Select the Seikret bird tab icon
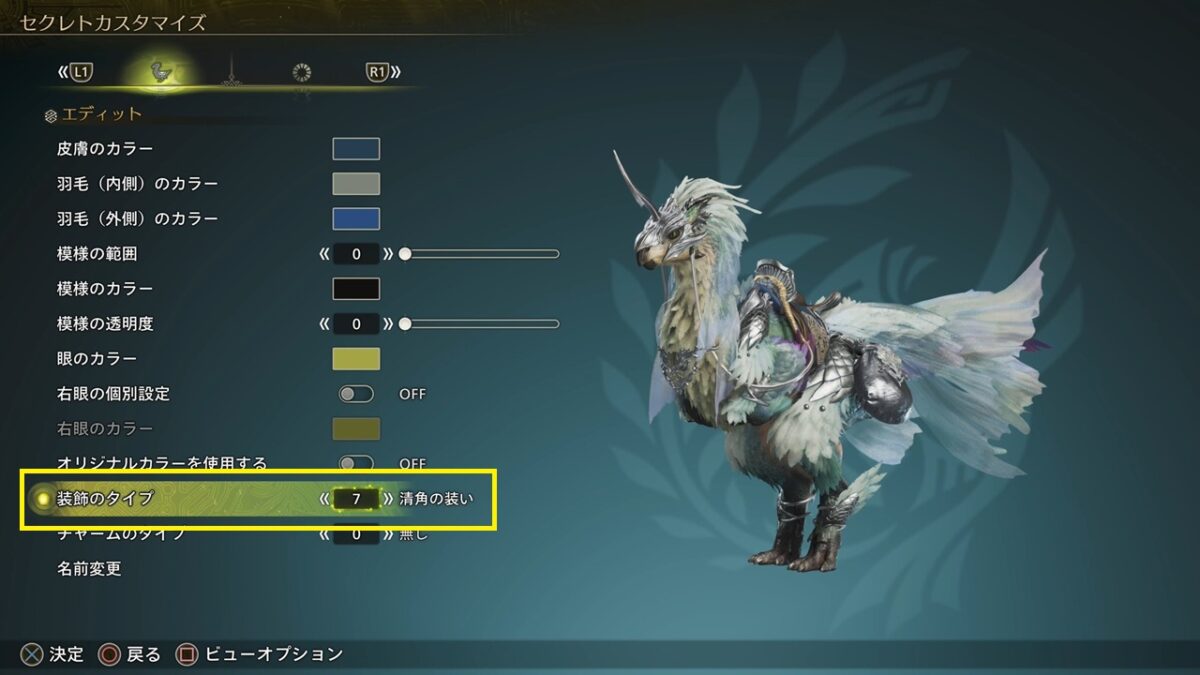The height and width of the screenshot is (675, 1200). coord(158,72)
